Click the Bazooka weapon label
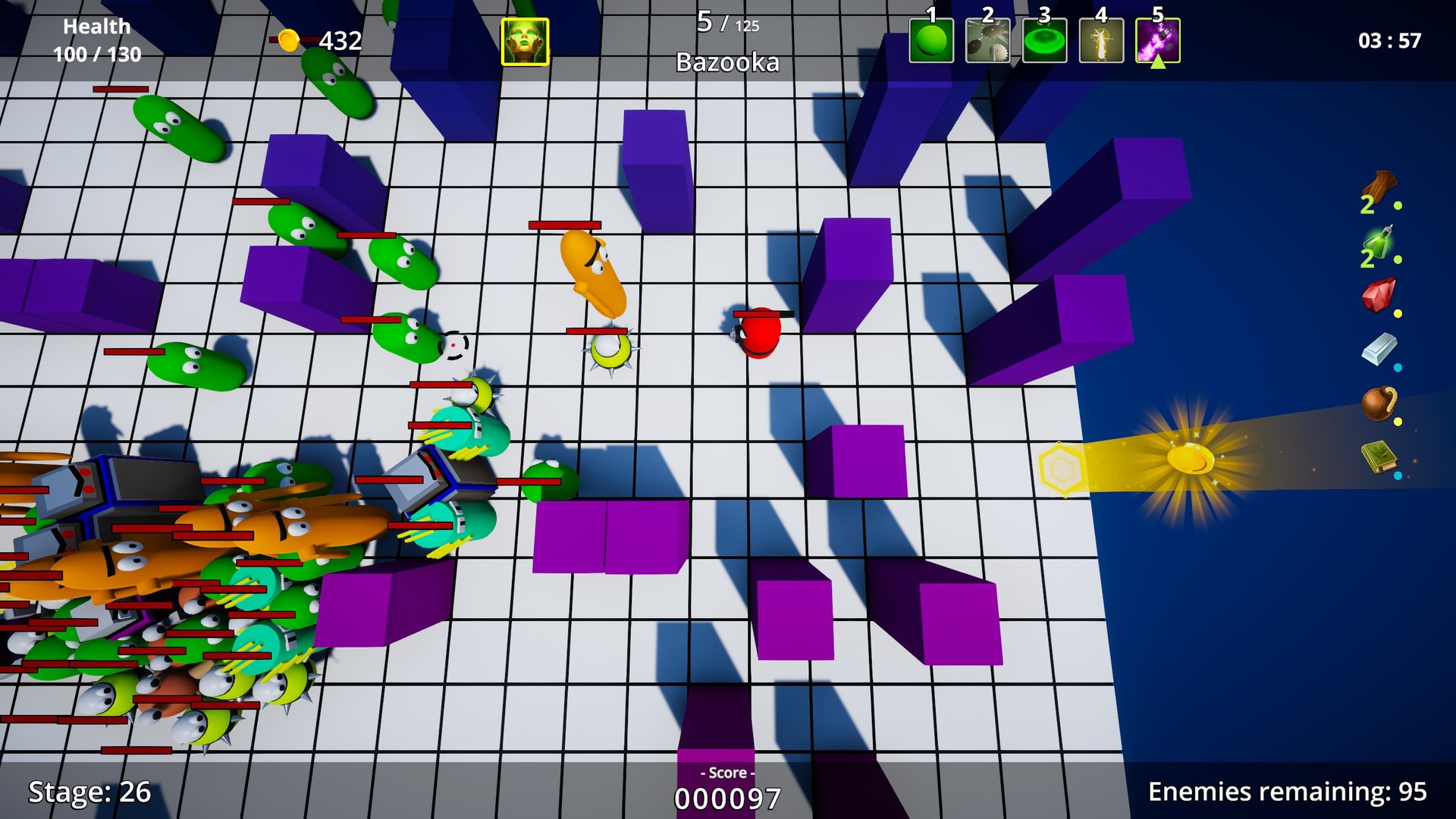The width and height of the screenshot is (1456, 819). [726, 62]
